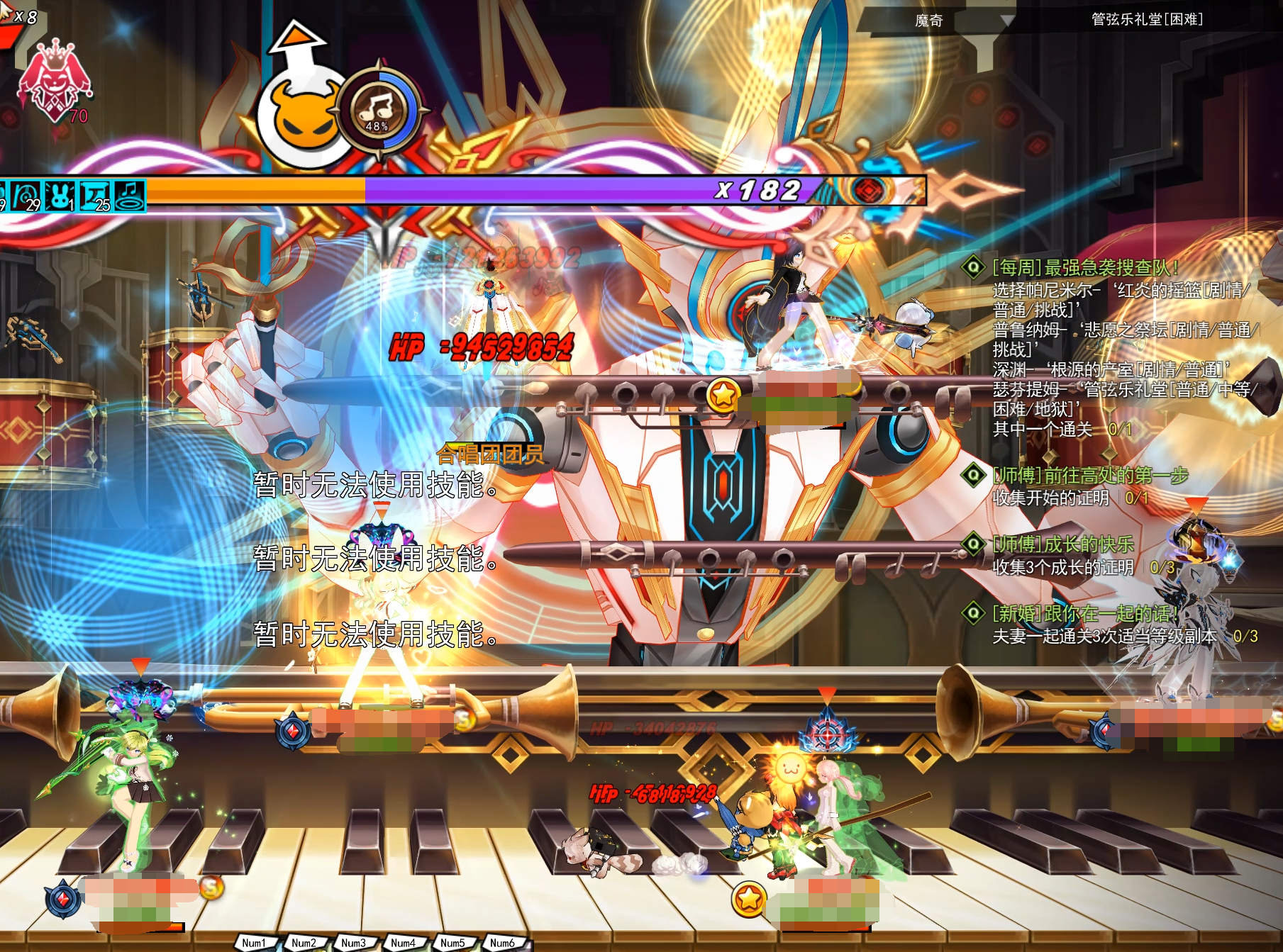Image resolution: width=1283 pixels, height=952 pixels.
Task: Open the wedding quest 跟你在一起的话
Action: coord(1084,613)
